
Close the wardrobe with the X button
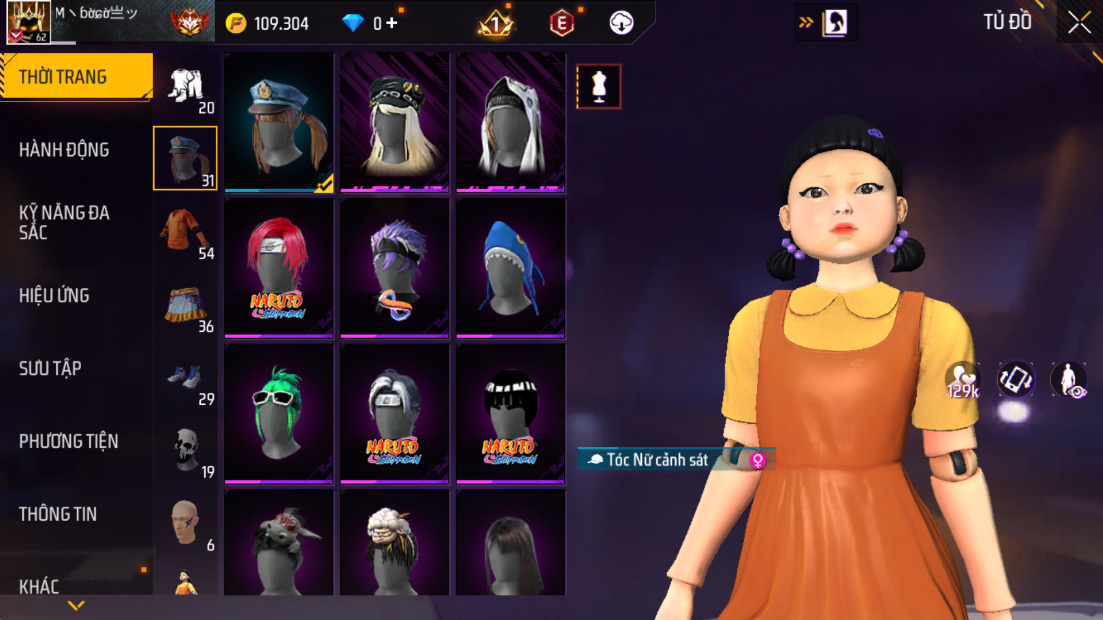[x=1079, y=22]
